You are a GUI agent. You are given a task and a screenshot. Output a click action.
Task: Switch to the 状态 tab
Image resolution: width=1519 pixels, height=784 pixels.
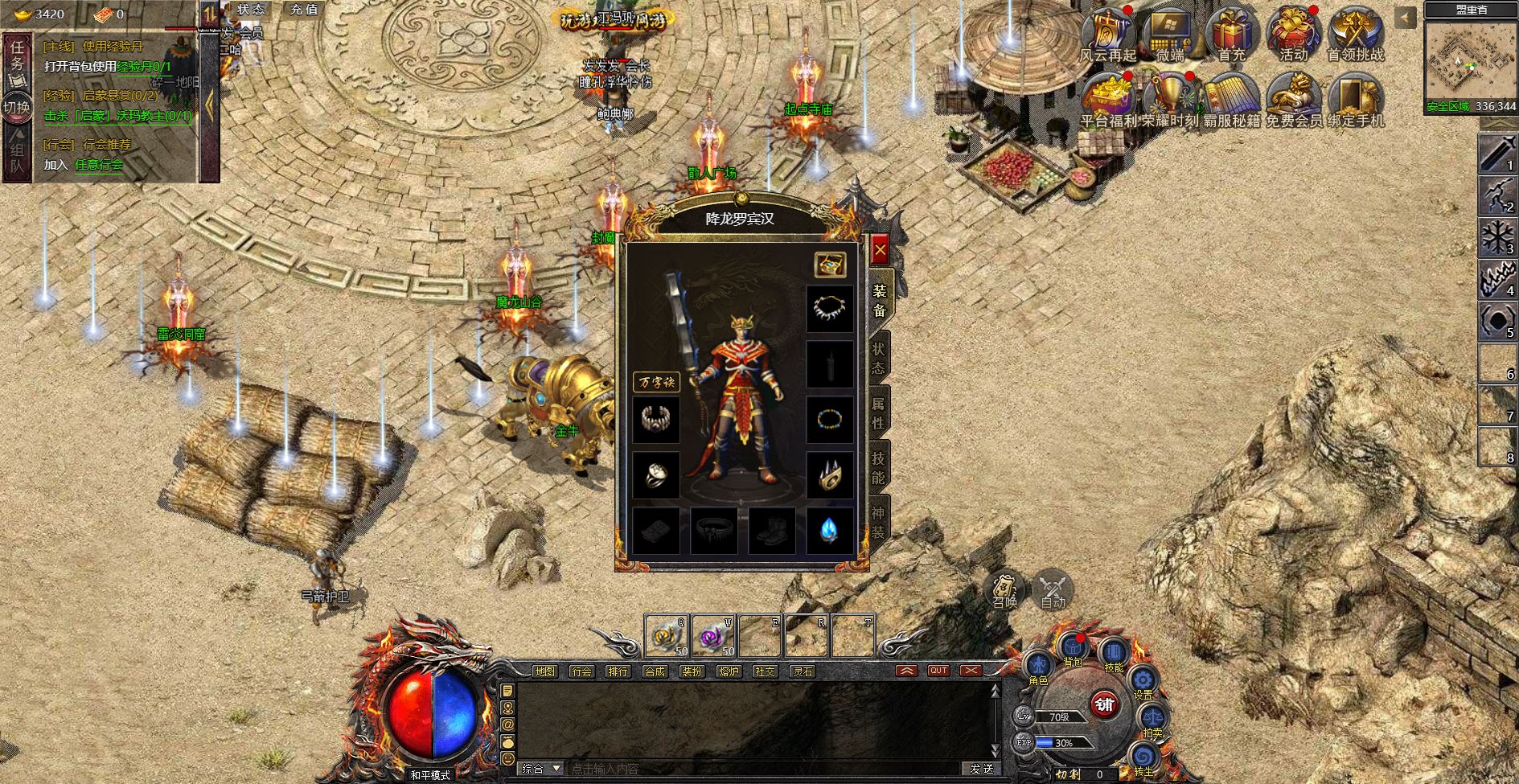tap(878, 359)
